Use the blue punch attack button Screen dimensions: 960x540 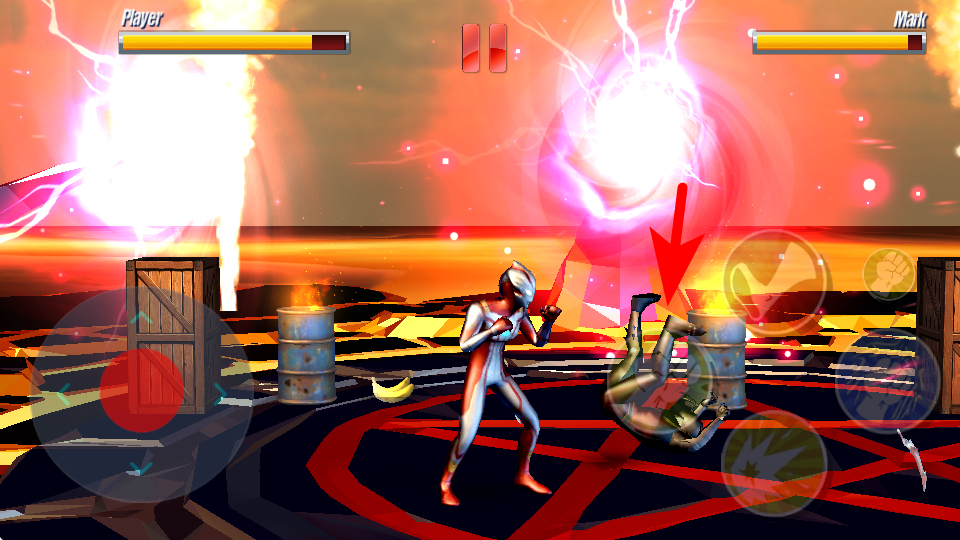point(886,380)
